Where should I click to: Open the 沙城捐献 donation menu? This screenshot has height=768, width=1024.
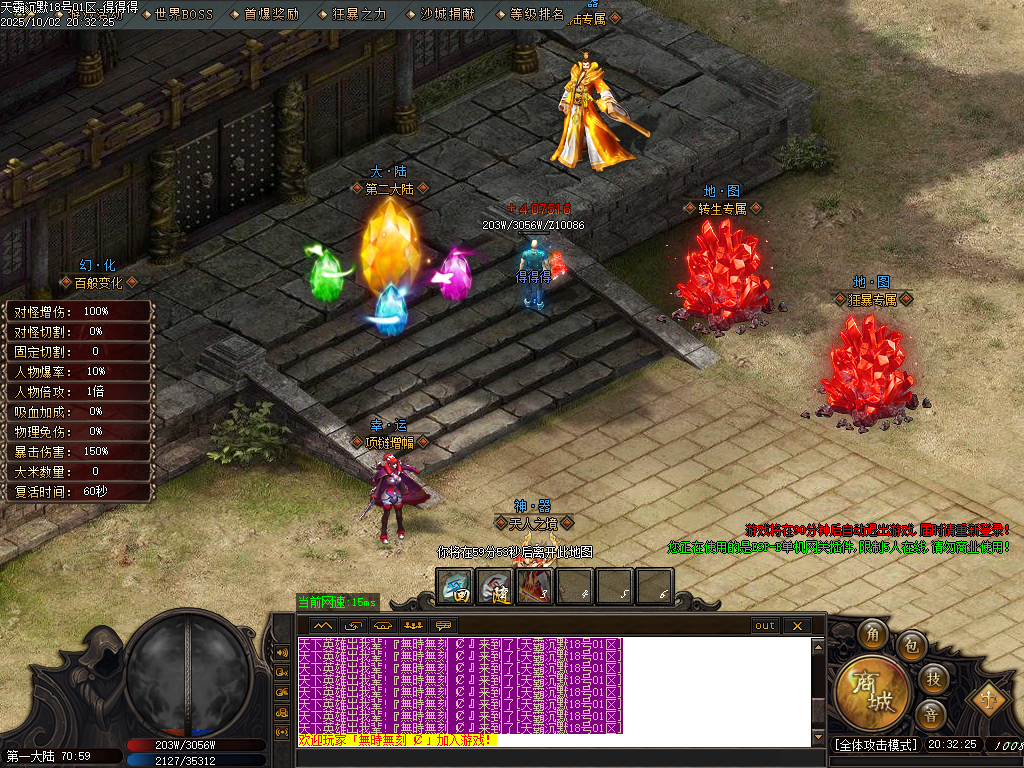[446, 15]
